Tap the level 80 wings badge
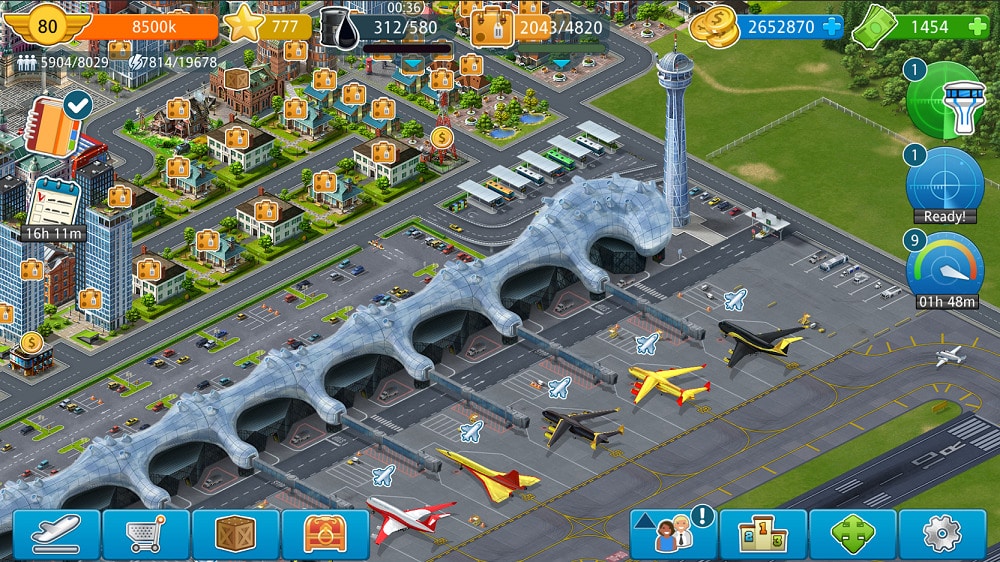This screenshot has height=562, width=1000. (47, 24)
